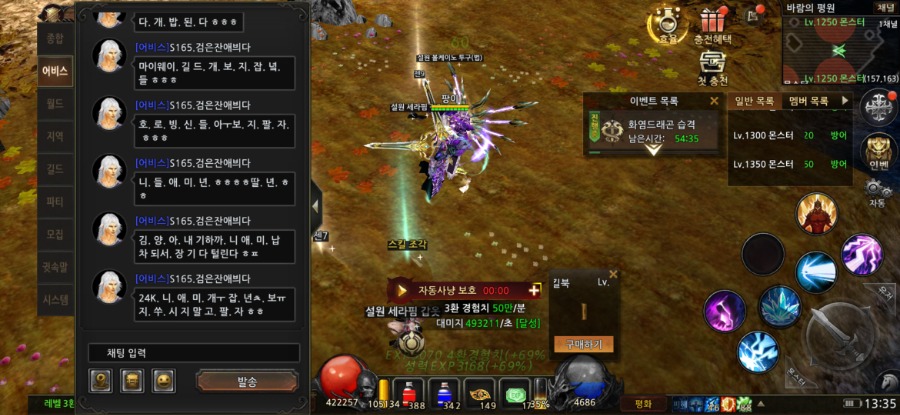
Task: Open the 효율 potion icon
Action: tap(666, 24)
